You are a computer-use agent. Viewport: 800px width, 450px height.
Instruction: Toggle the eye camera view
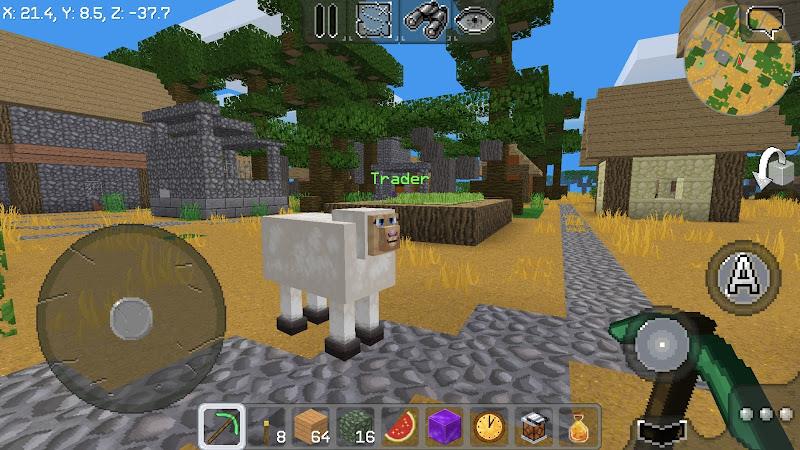click(472, 20)
